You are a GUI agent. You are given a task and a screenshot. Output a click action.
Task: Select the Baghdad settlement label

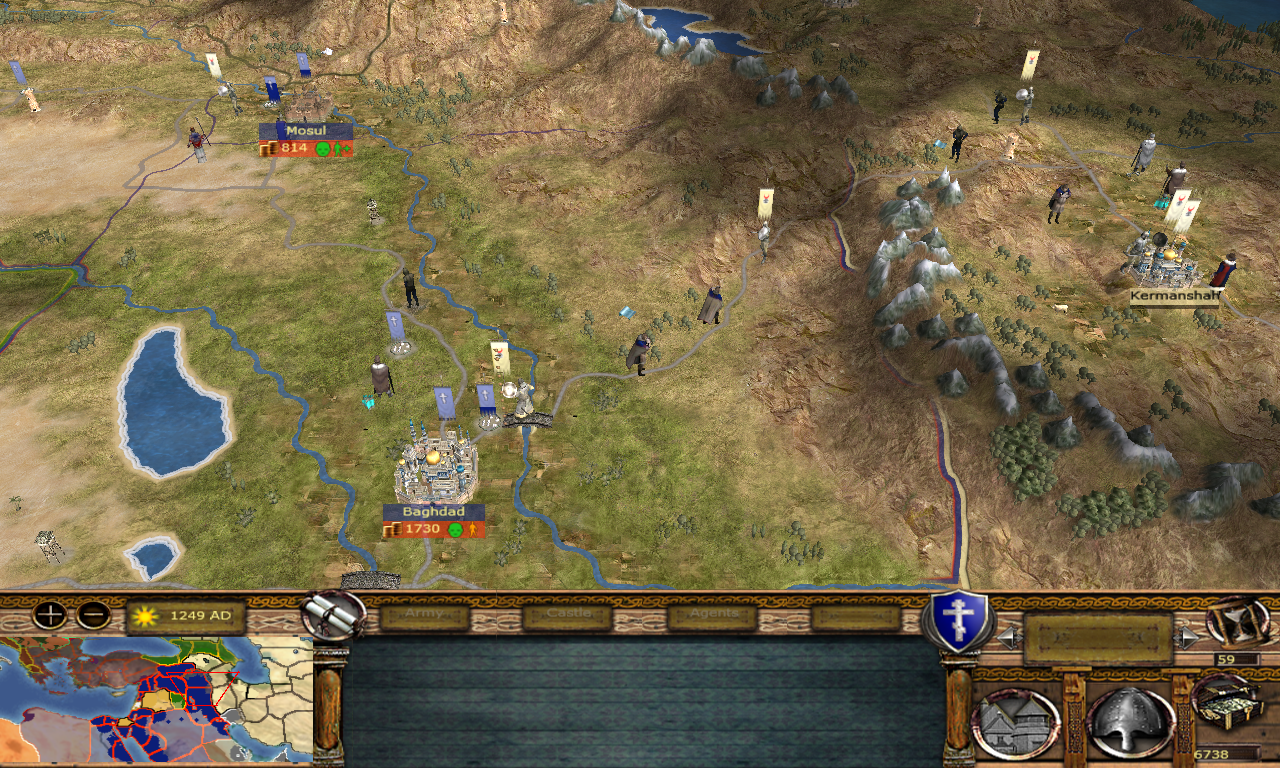(434, 512)
